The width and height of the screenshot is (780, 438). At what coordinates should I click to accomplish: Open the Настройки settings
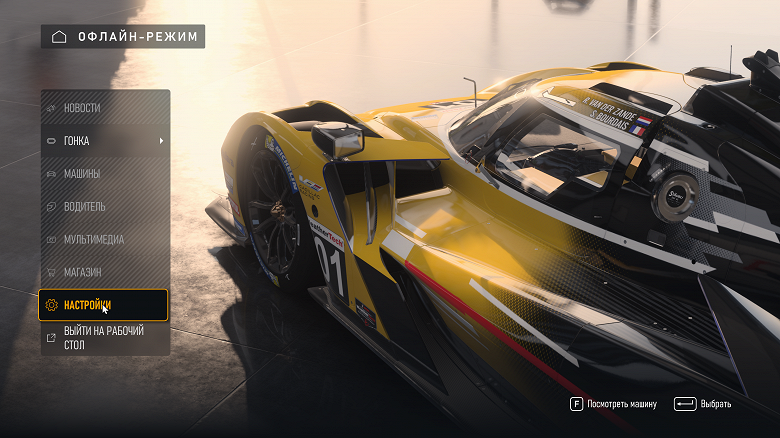tap(104, 305)
